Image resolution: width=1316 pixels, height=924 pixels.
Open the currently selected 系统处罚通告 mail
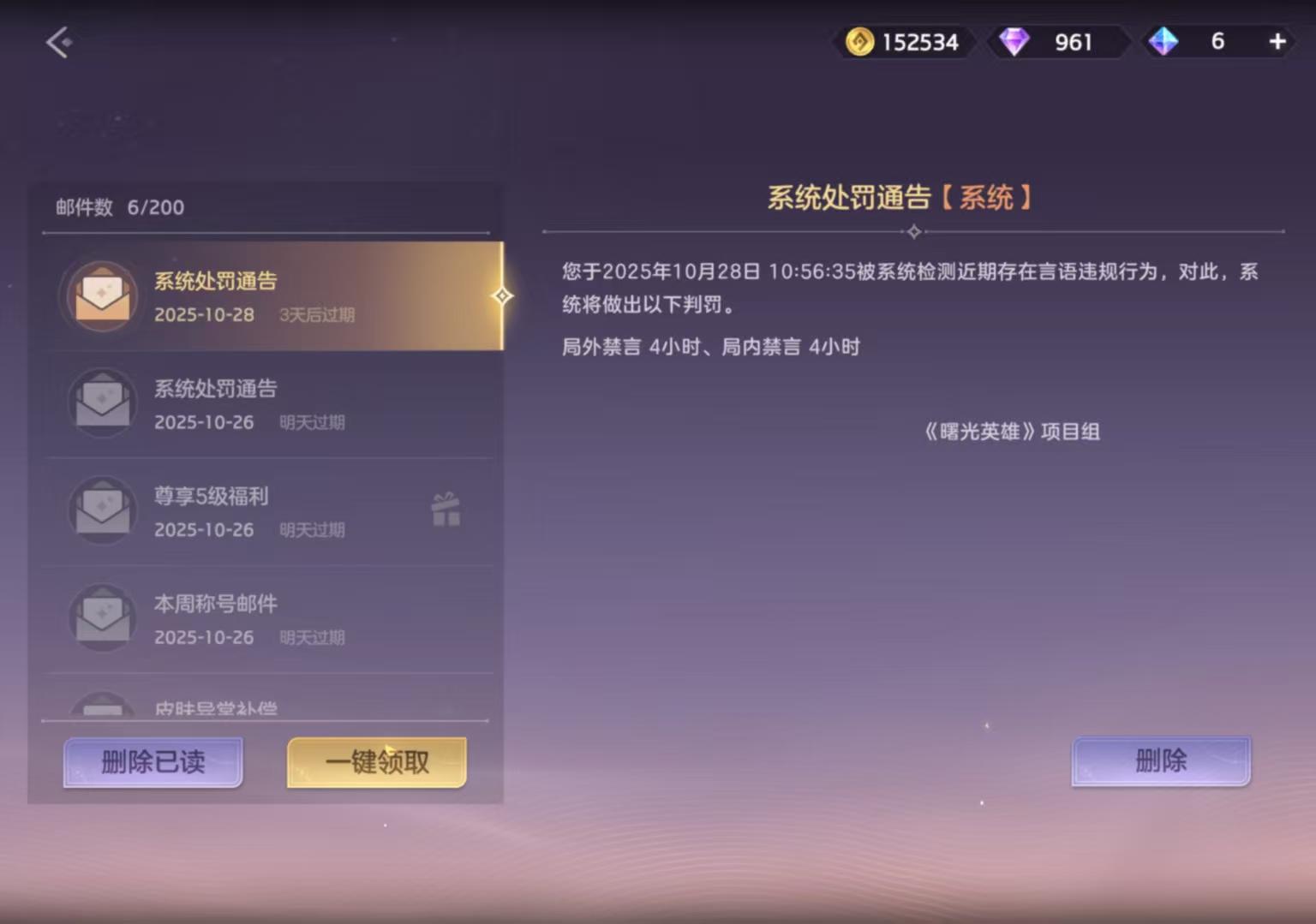[x=266, y=295]
